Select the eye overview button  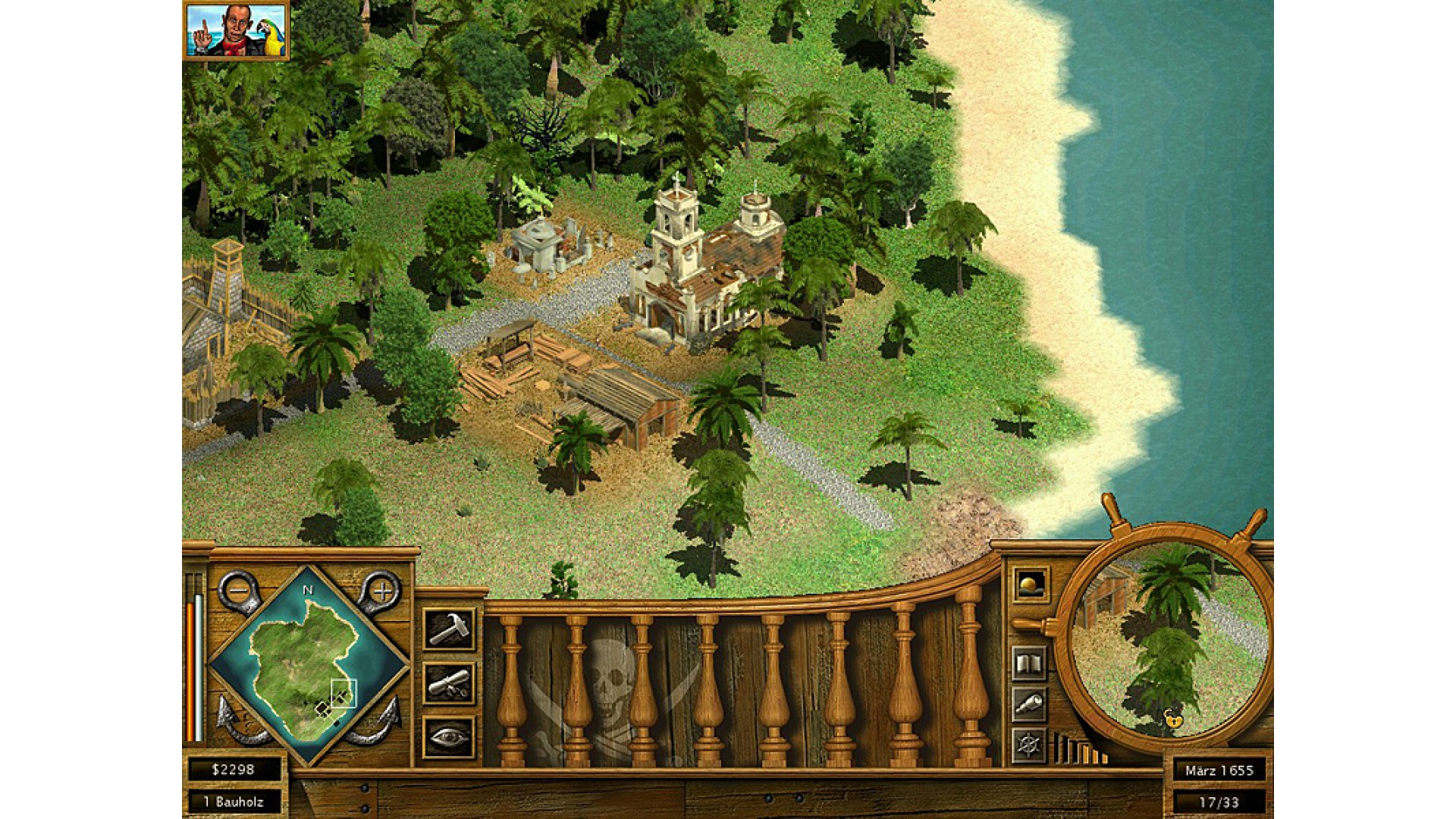click(x=449, y=737)
